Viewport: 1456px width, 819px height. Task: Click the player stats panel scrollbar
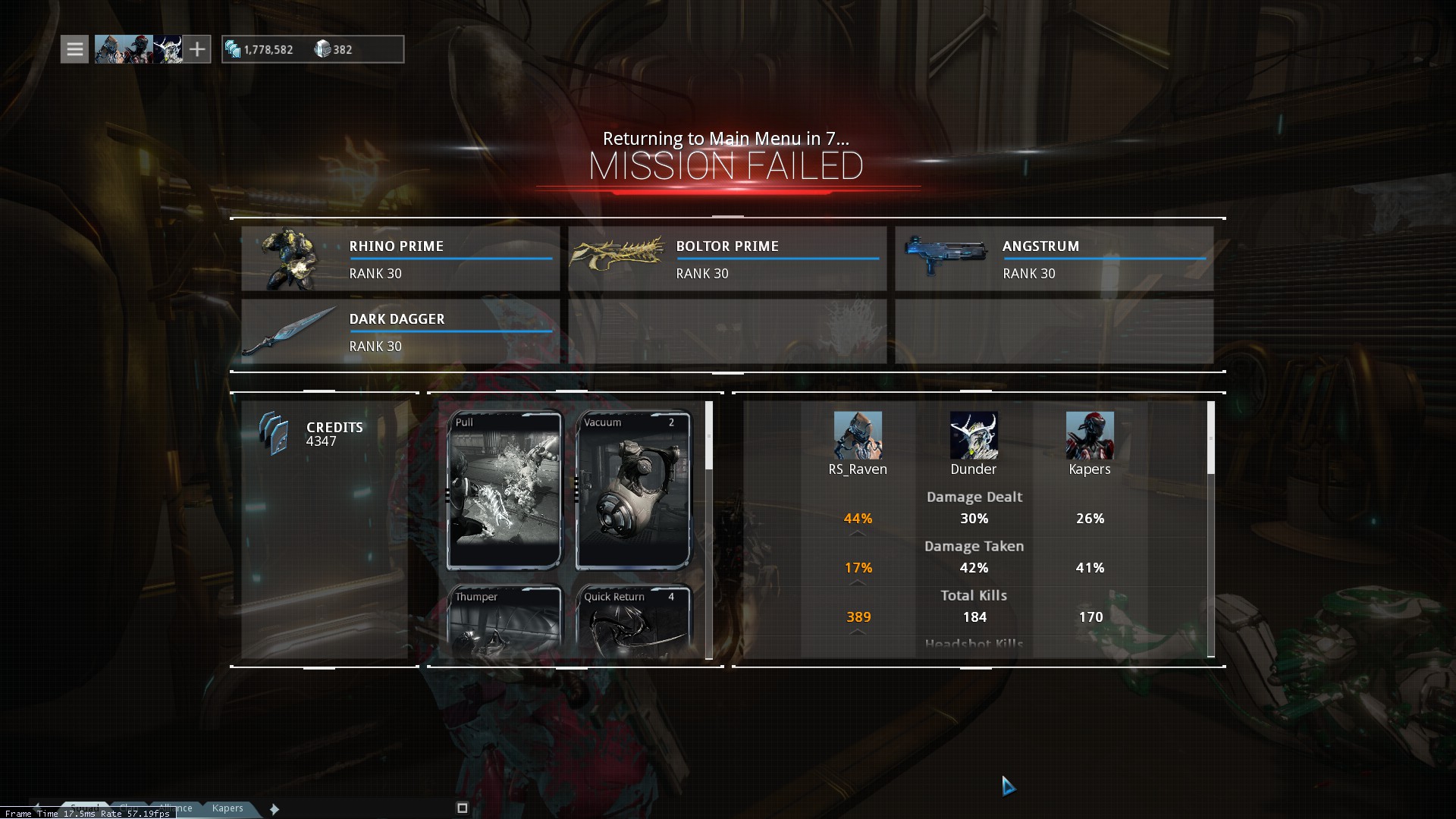point(1211,438)
